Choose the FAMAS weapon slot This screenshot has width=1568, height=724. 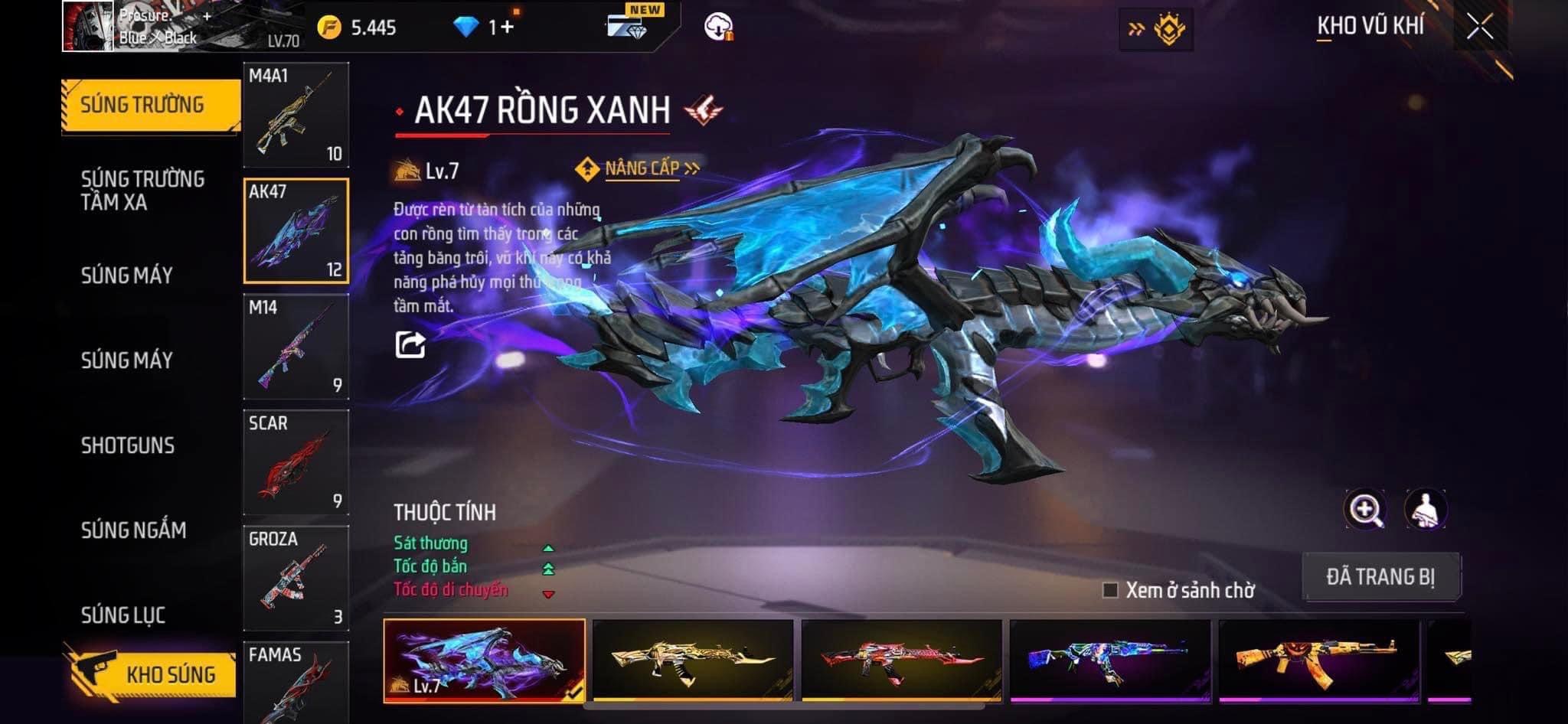296,681
